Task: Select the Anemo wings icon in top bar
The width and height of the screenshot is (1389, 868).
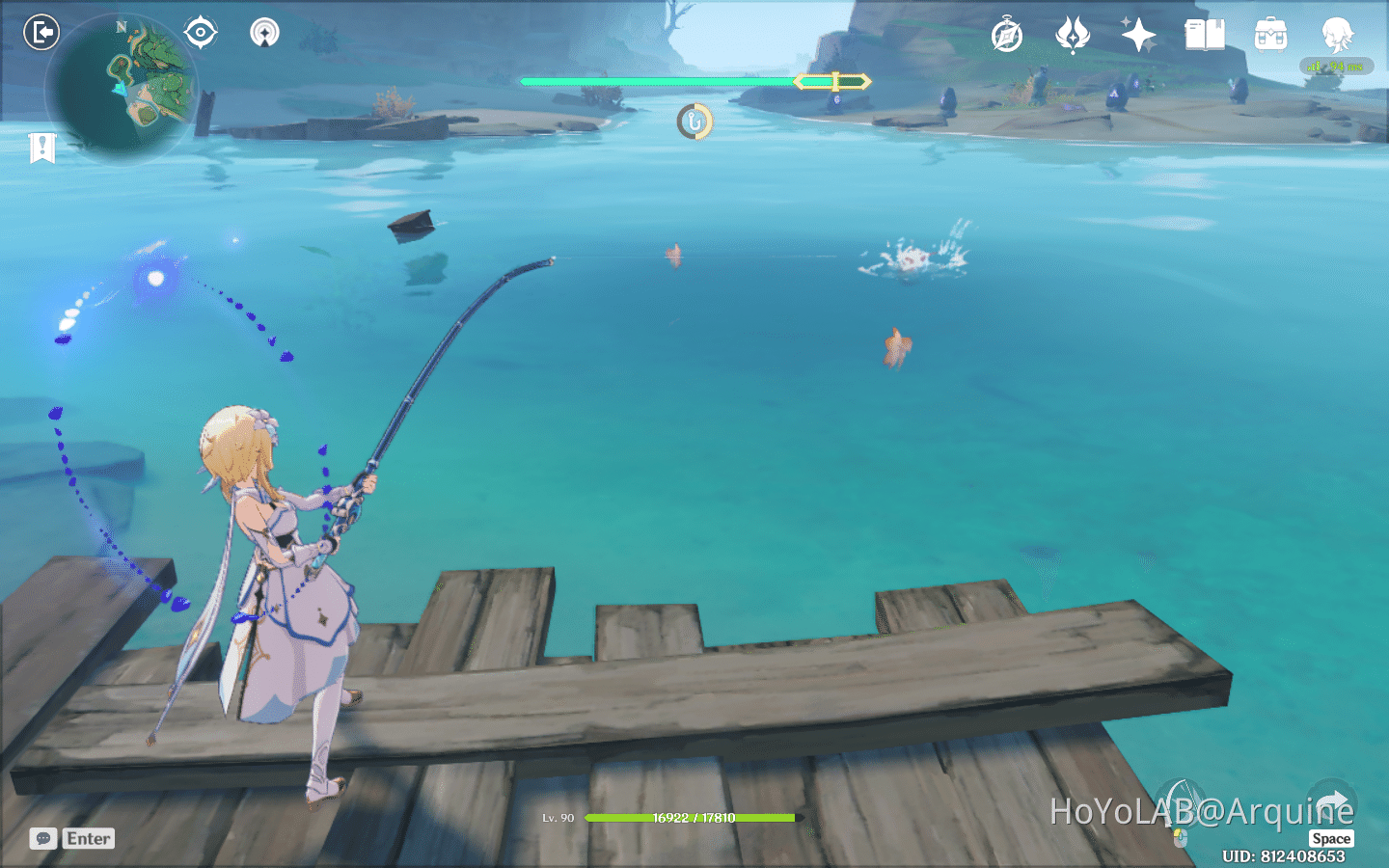Action: coord(1074,37)
